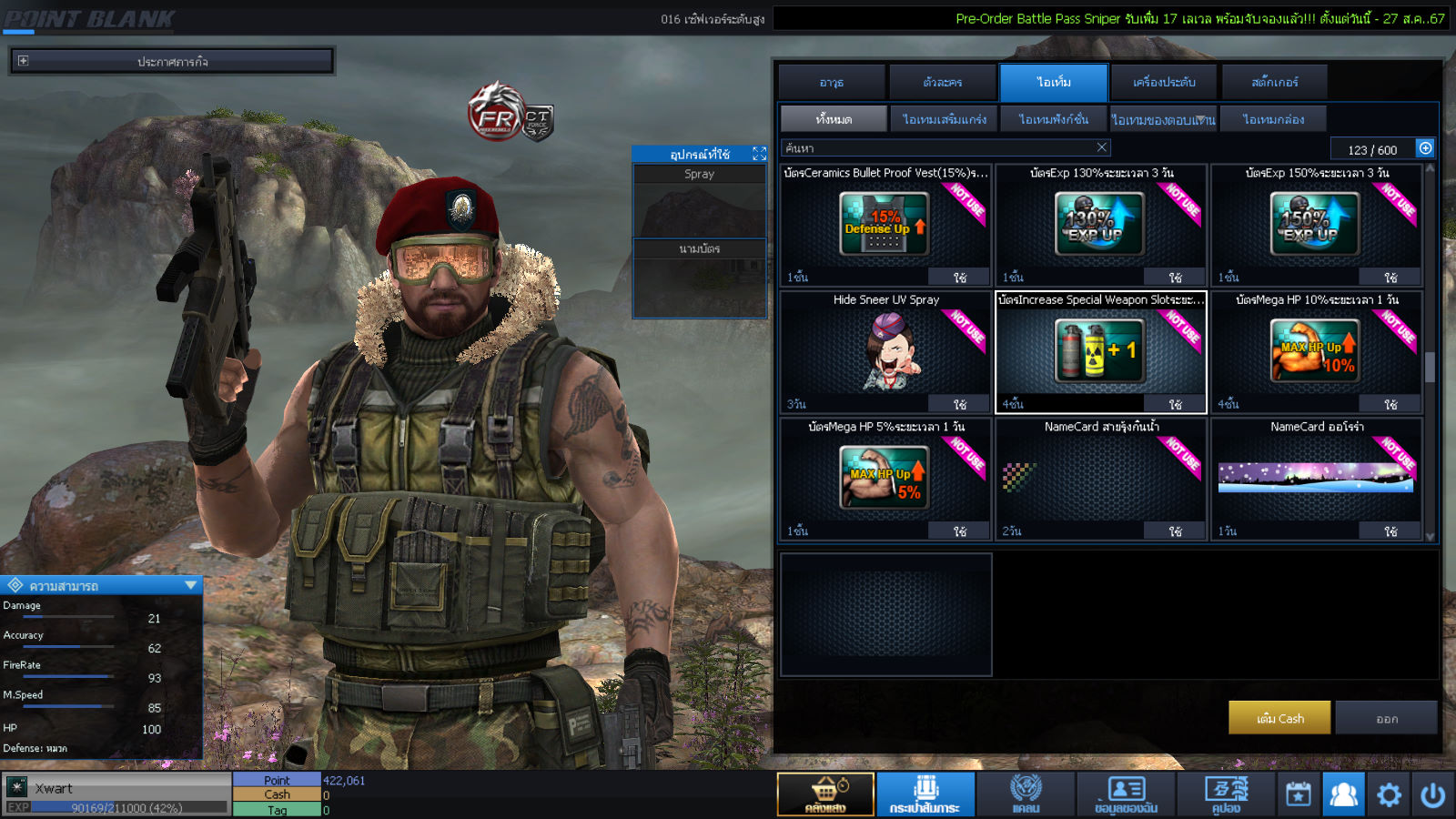Open the กระเป๋าสัมภาระ (inventory) bottom menu
1456x819 pixels.
coord(925,794)
